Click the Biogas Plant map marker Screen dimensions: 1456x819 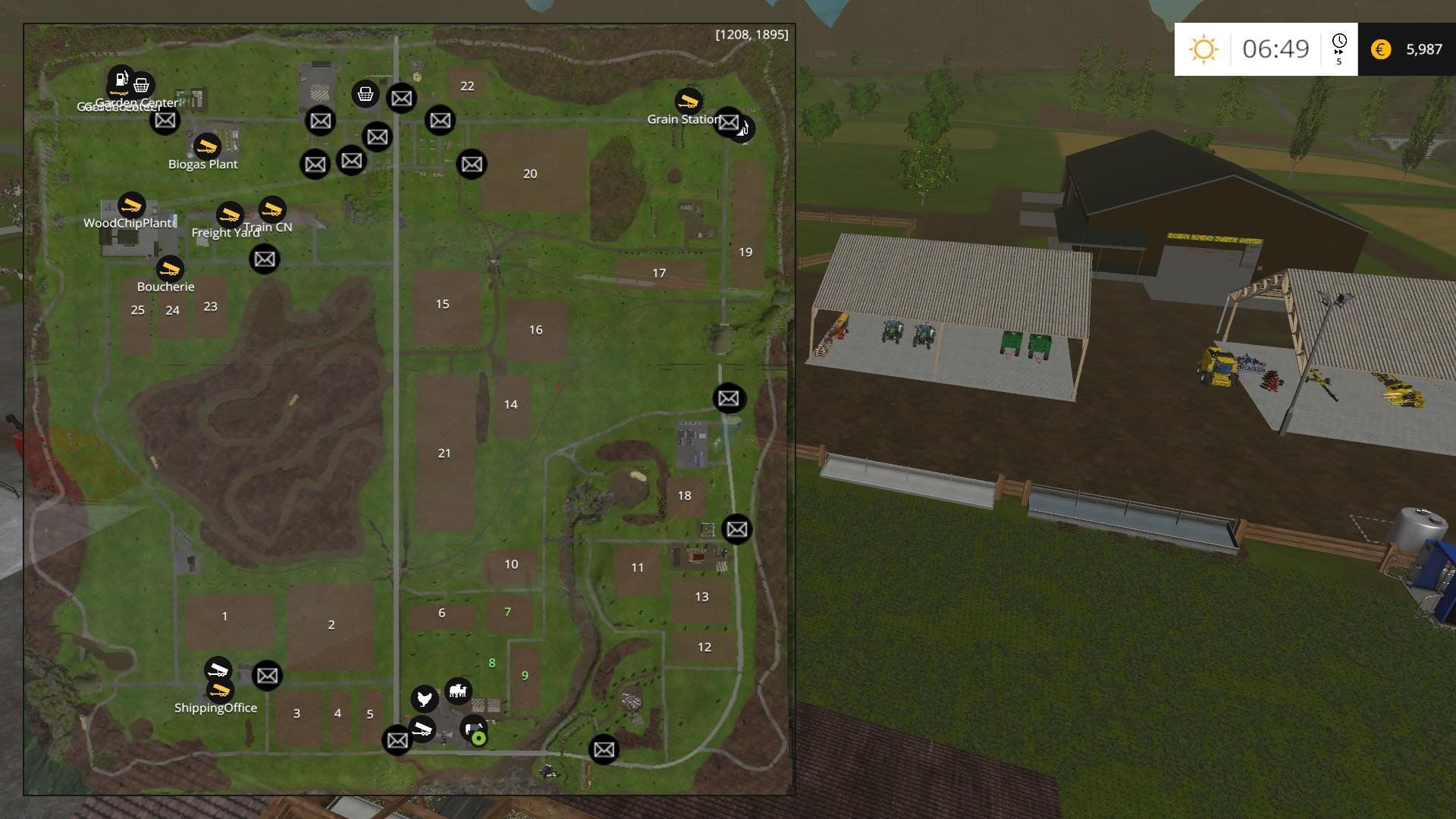coord(206,146)
